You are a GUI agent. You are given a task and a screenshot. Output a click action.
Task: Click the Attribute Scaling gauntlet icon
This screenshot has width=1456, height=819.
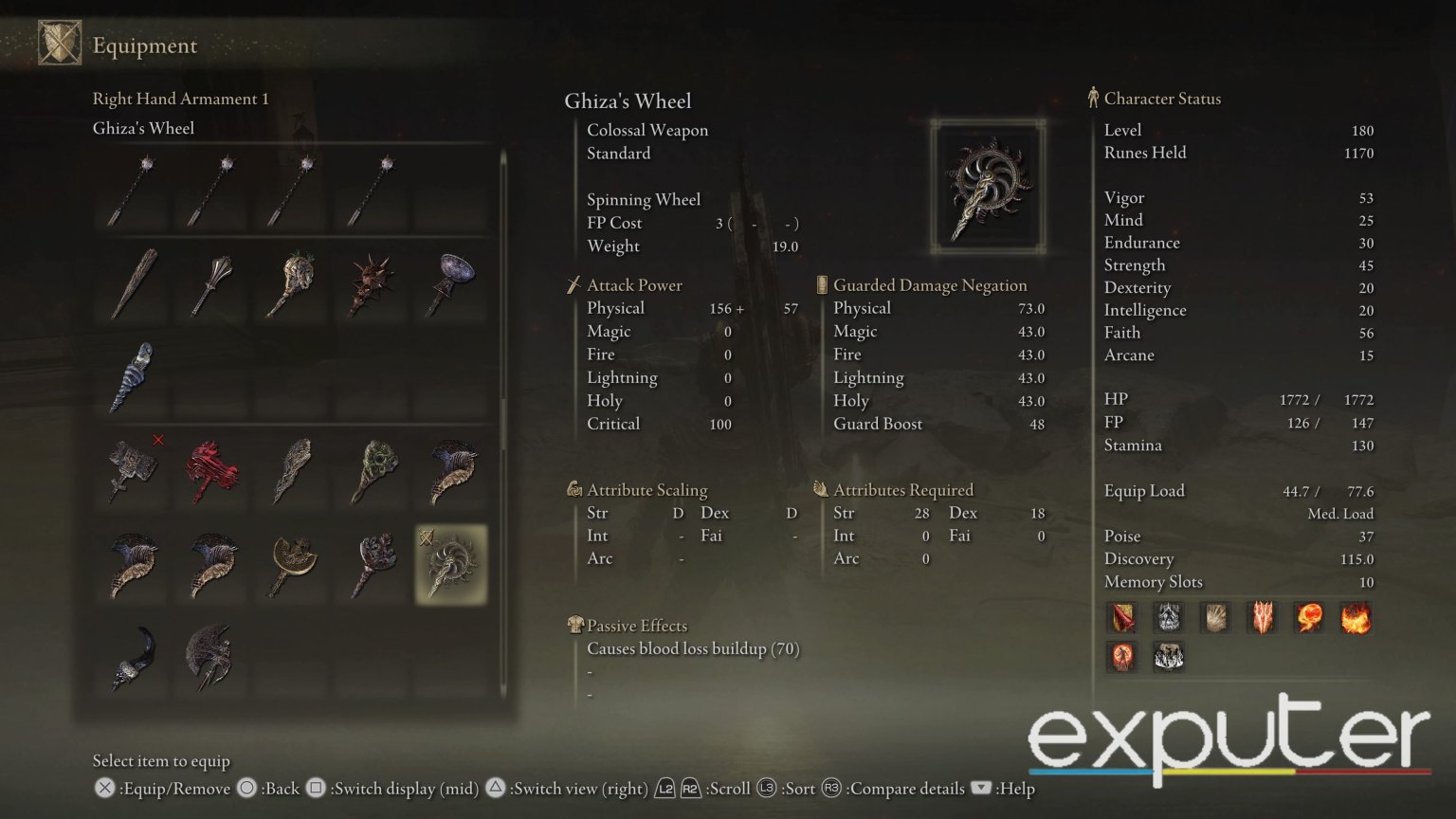click(x=574, y=489)
